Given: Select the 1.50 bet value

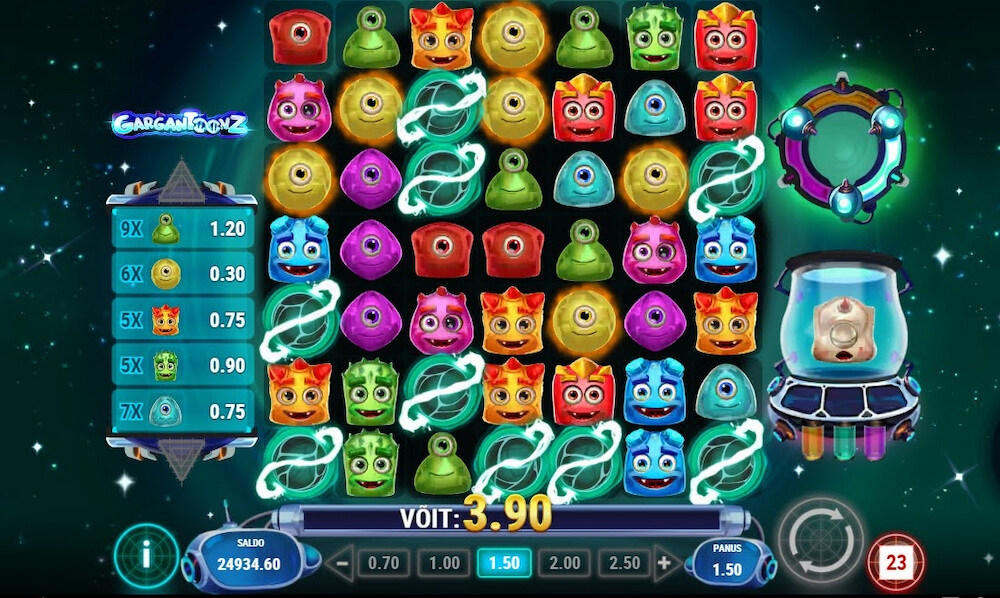Looking at the screenshot, I should tap(504, 563).
